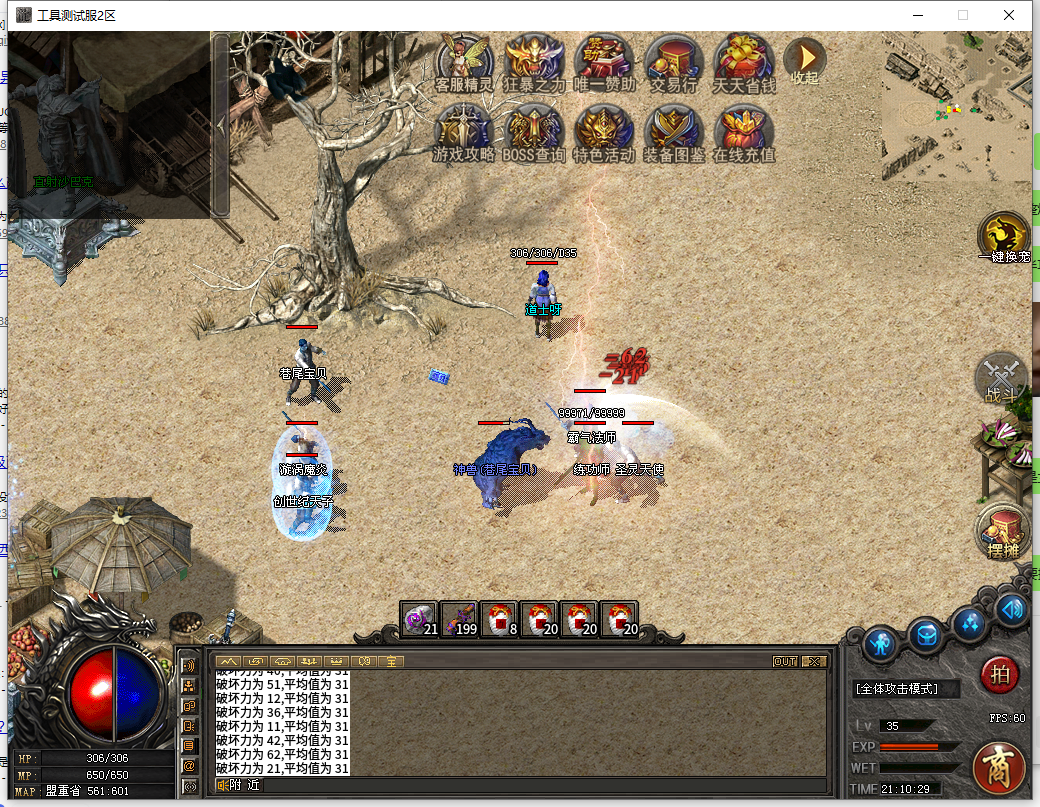The image size is (1040, 807).
Task: Collapse the icon menu with 收起 arrow
Action: coord(805,60)
